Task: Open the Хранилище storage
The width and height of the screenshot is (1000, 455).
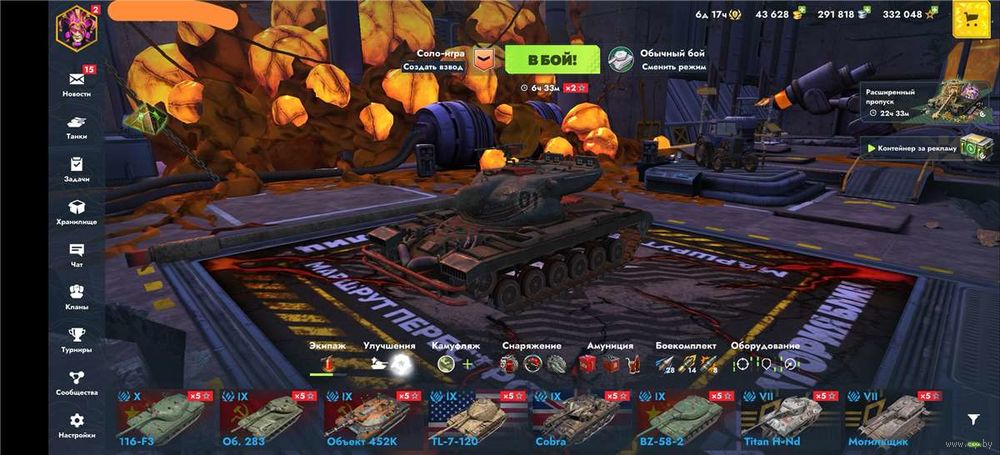Action: (x=76, y=211)
